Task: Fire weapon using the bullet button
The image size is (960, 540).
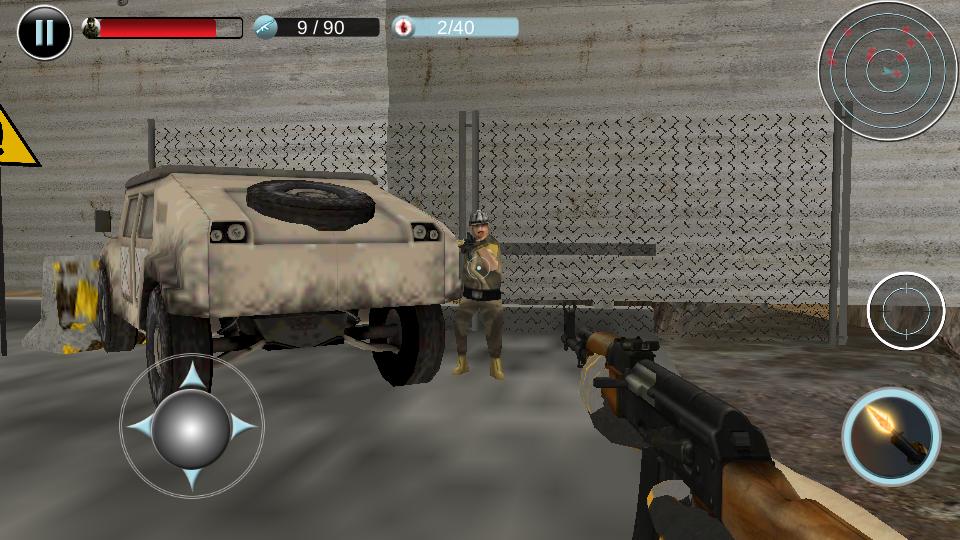Action: [891, 436]
